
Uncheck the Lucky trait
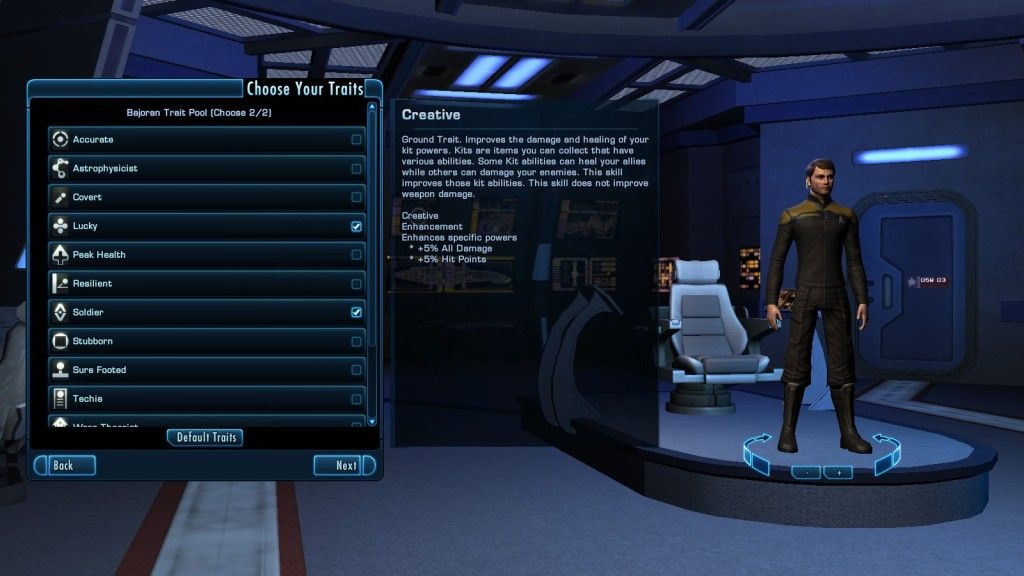point(356,227)
